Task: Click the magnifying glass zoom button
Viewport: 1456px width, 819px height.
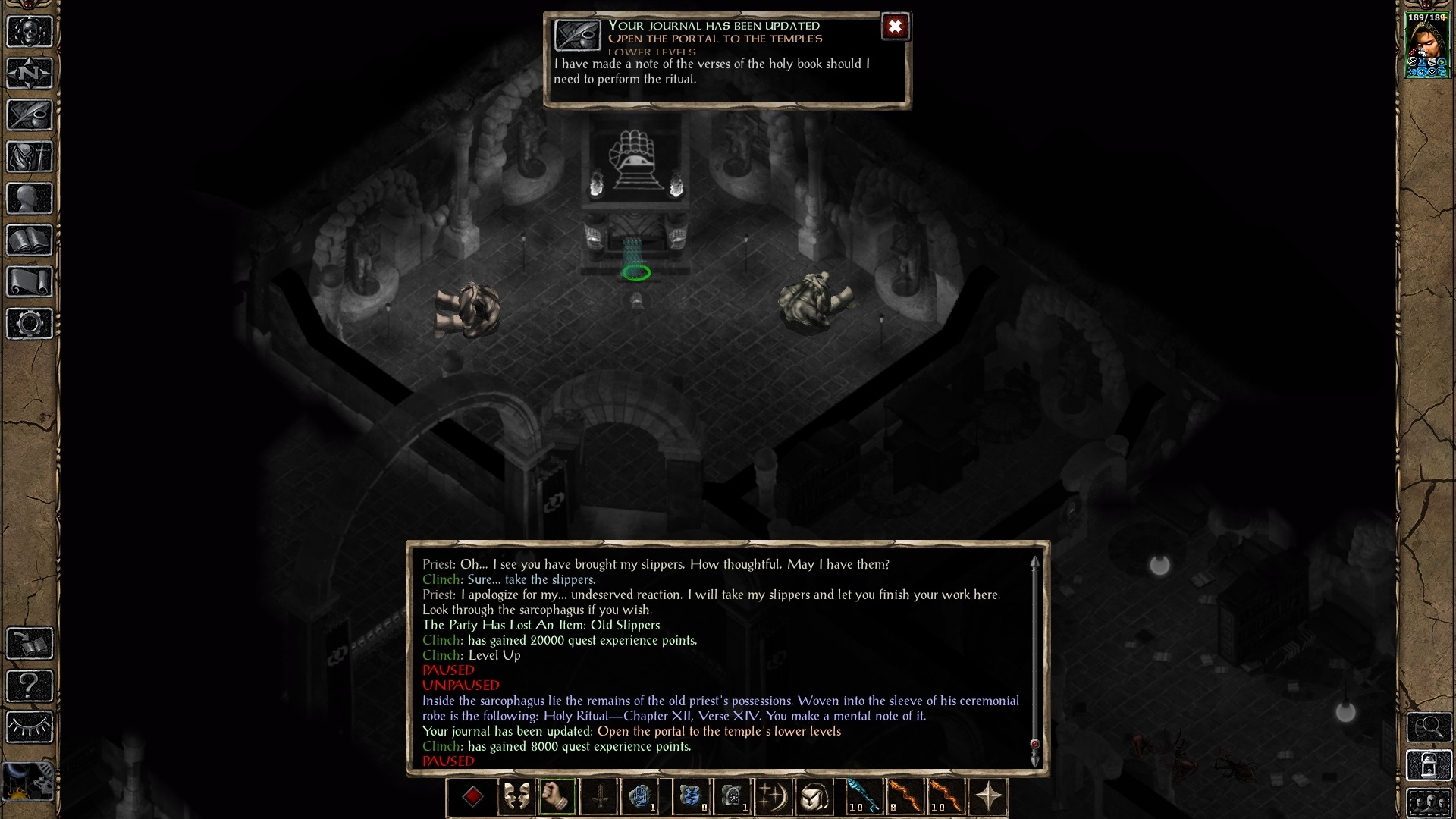Action: click(1429, 727)
